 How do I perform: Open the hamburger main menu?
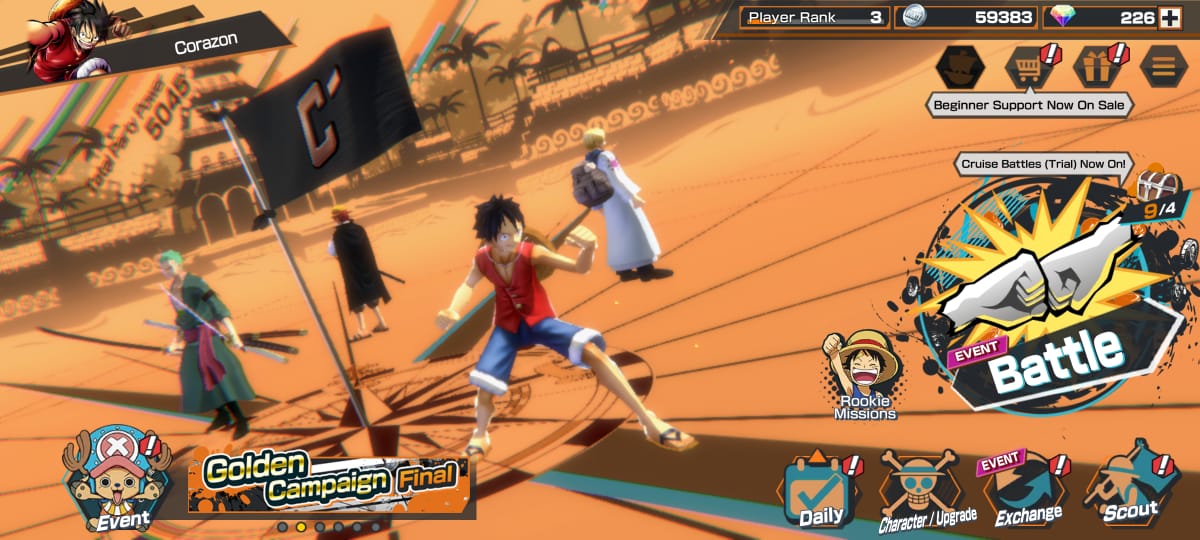coord(1164,67)
